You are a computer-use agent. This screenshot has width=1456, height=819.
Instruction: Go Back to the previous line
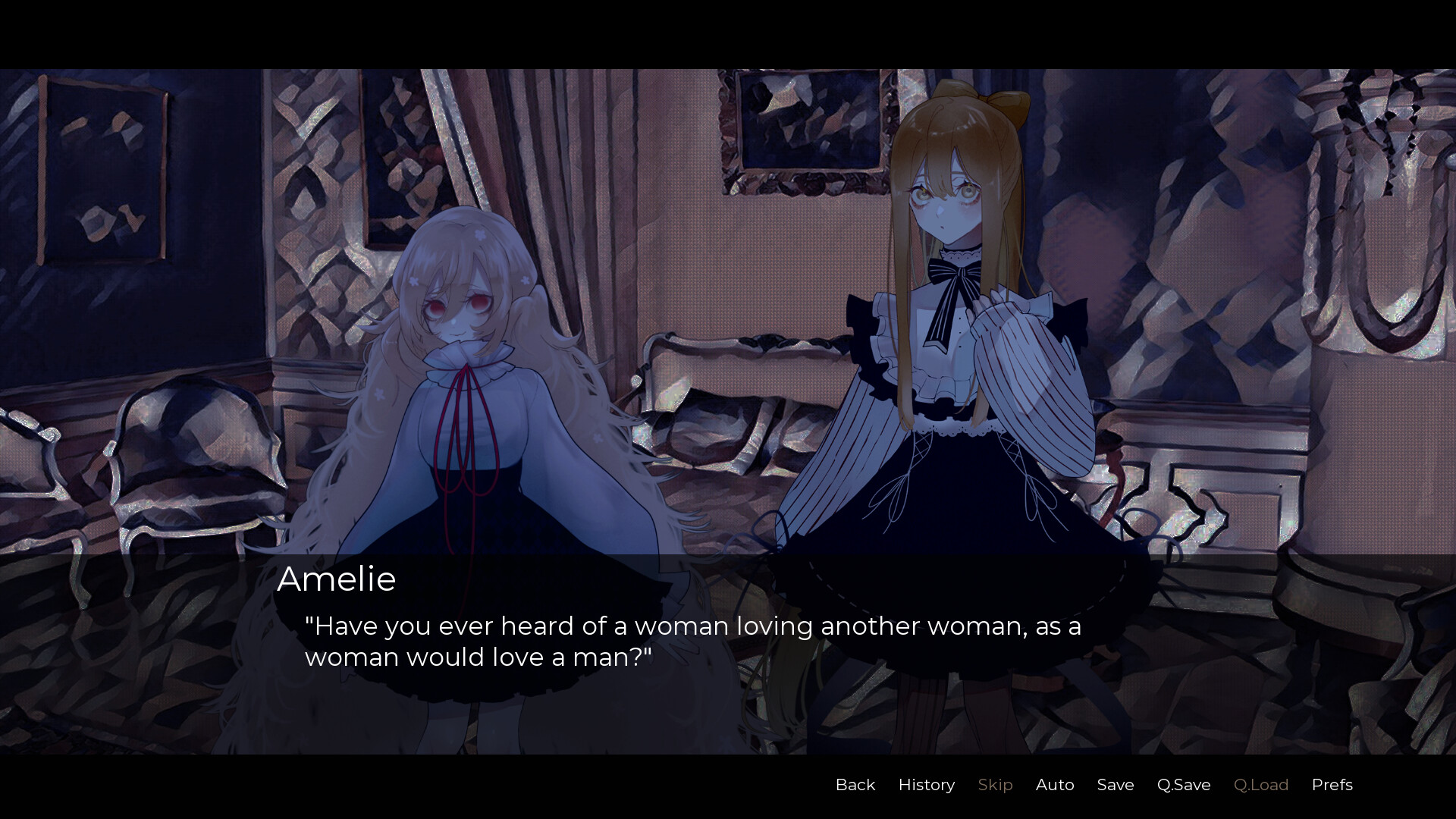[855, 785]
